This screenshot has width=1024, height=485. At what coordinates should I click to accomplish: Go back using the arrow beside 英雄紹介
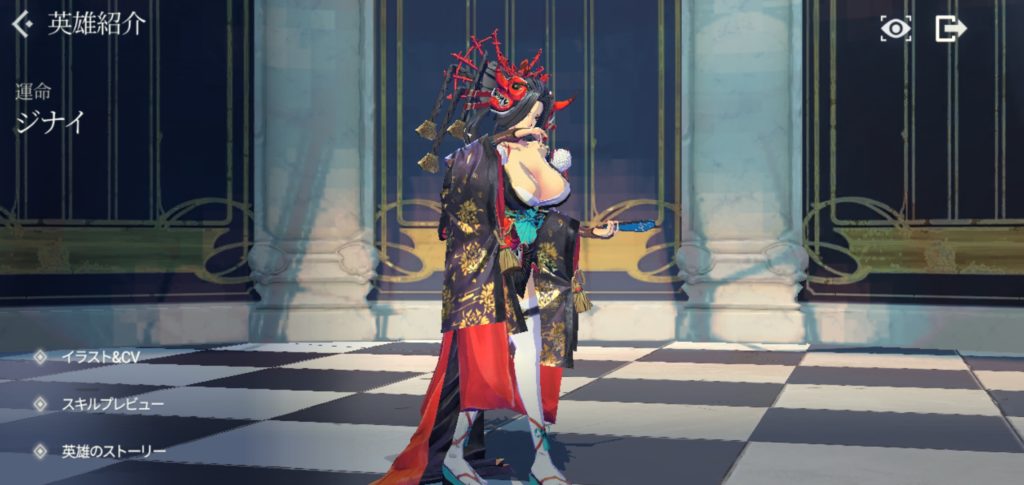click(x=22, y=25)
